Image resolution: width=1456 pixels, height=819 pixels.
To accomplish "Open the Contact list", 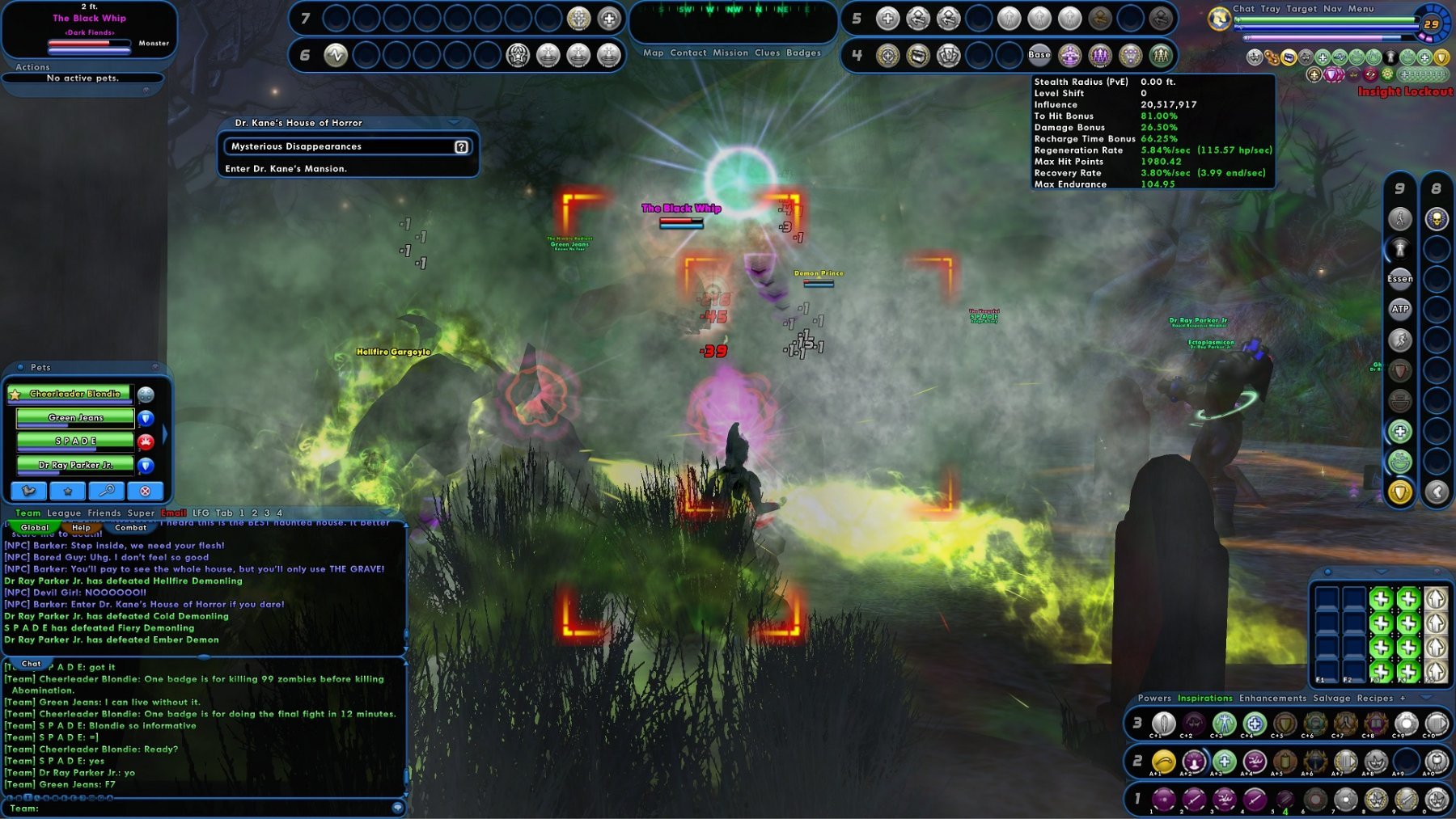I will pos(688,53).
